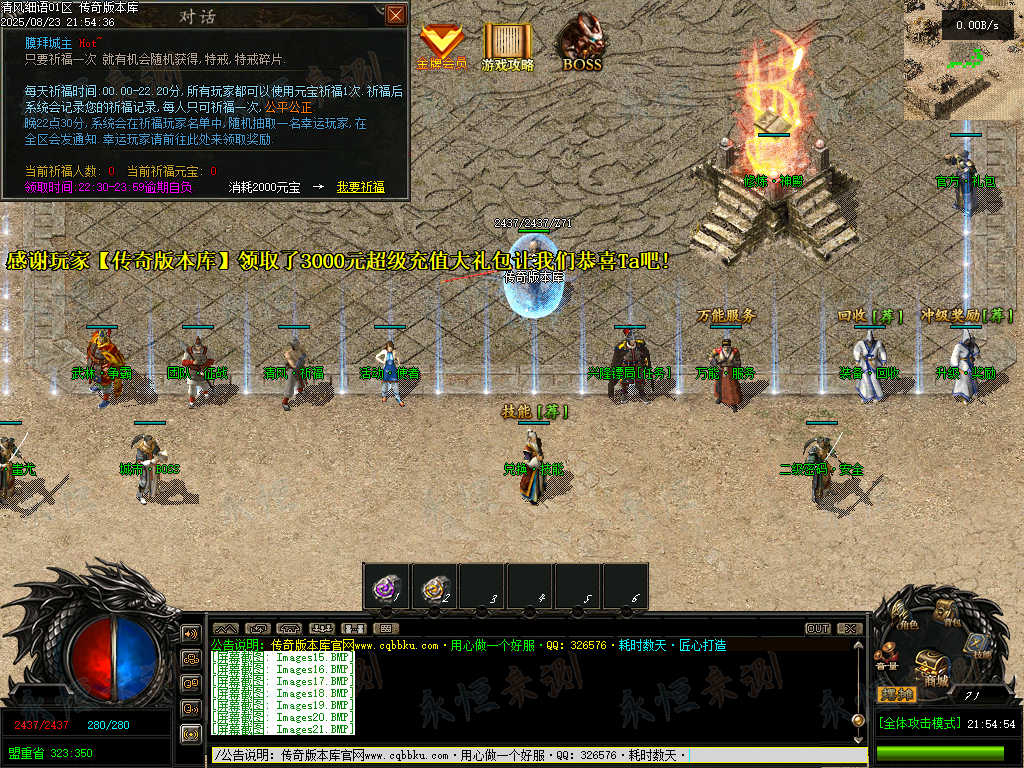The width and height of the screenshot is (1024, 768).
Task: Use the orange stone in hotbar slot 2
Action: [433, 586]
